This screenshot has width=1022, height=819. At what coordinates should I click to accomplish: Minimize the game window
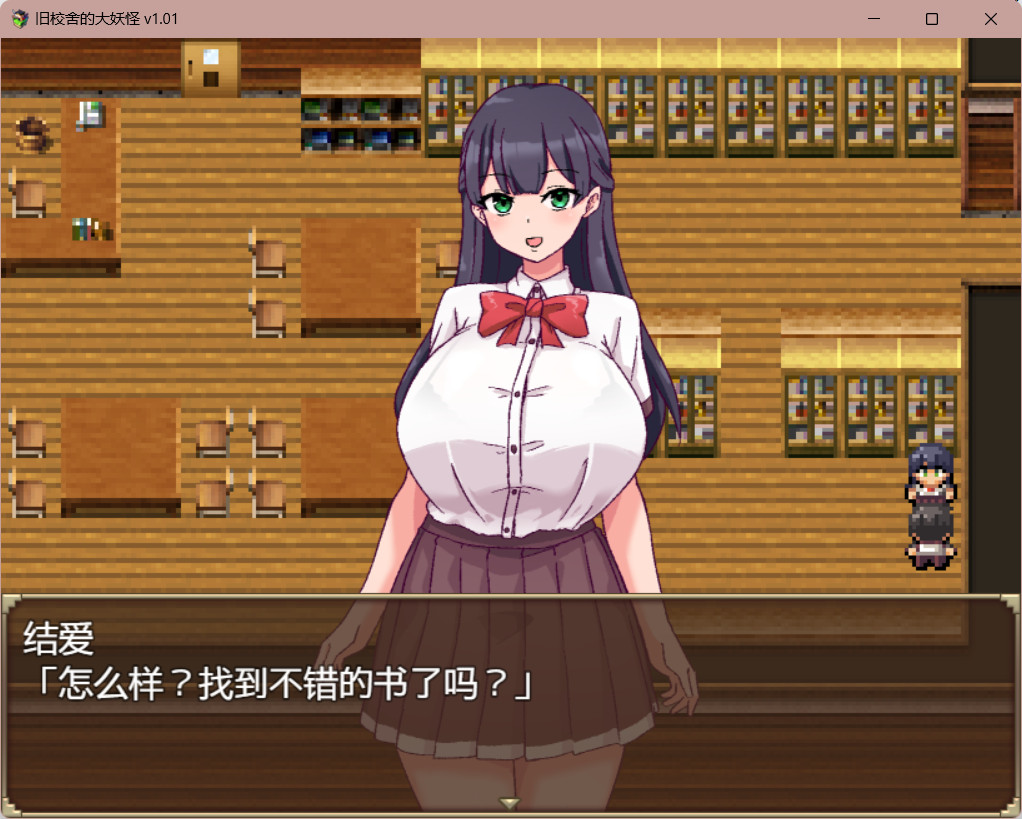pyautogui.click(x=874, y=19)
